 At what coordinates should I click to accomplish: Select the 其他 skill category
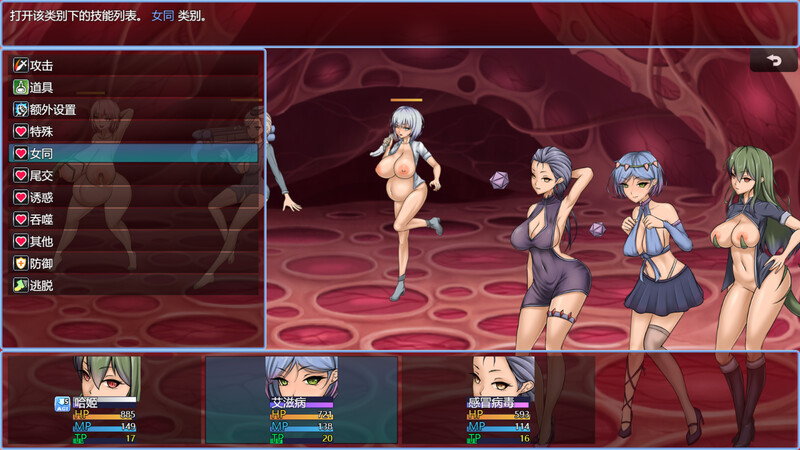(134, 241)
